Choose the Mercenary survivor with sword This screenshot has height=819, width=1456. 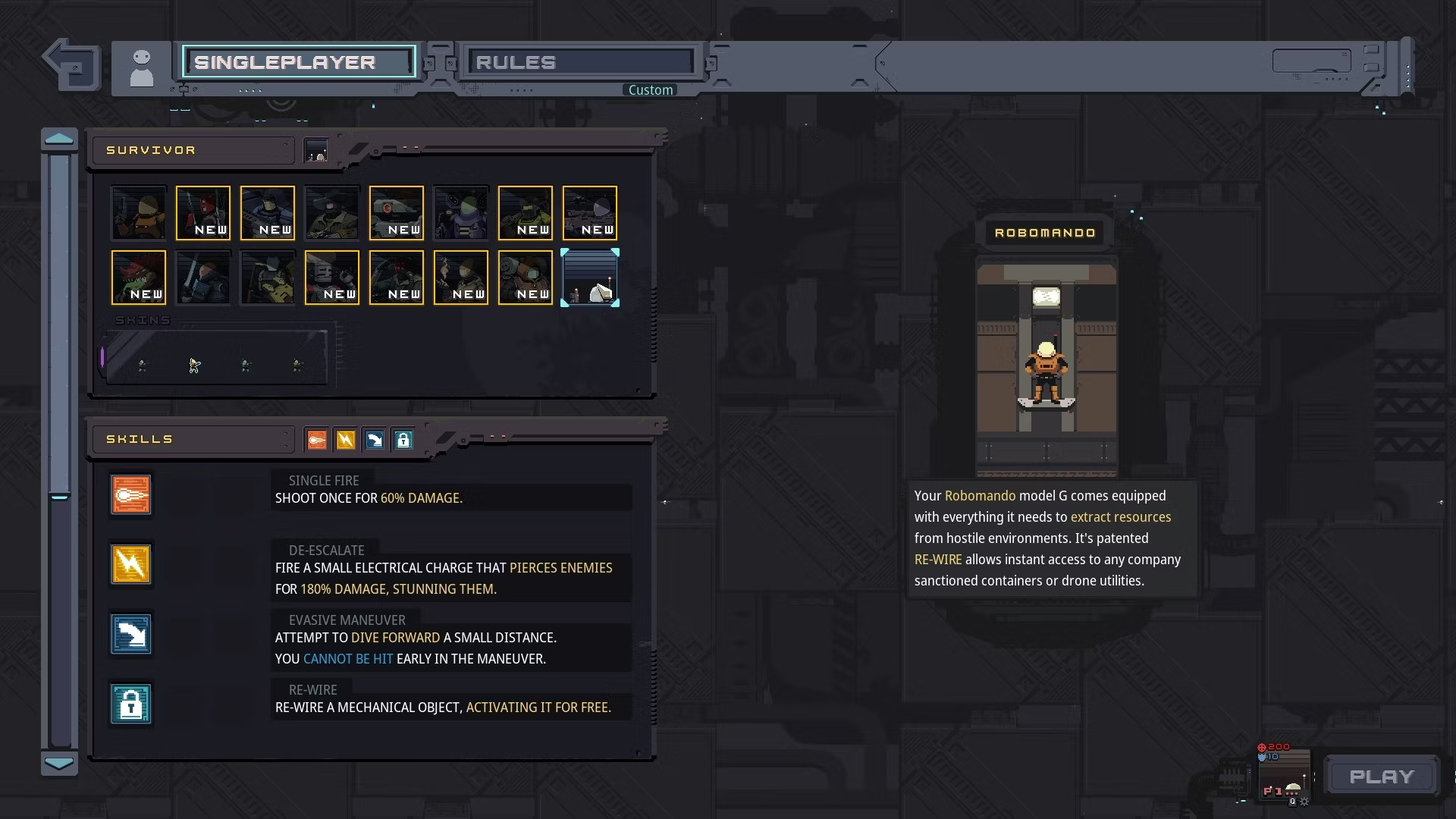coord(203,278)
